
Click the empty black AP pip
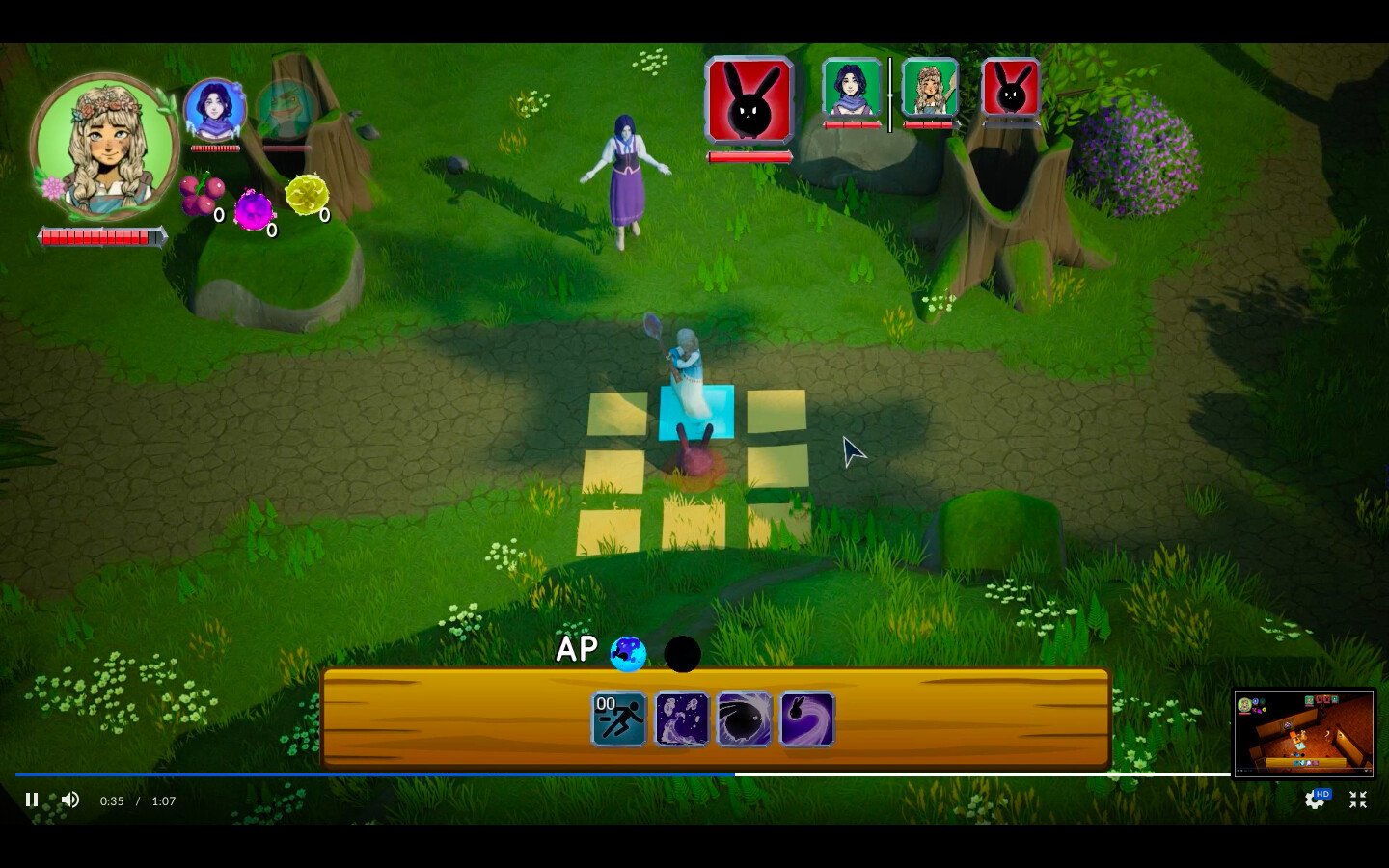[x=682, y=654]
